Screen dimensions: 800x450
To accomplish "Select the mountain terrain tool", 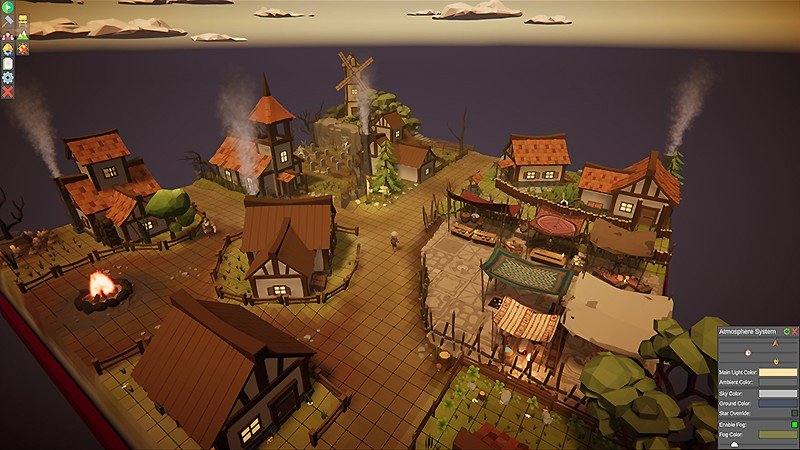I will [x=22, y=34].
